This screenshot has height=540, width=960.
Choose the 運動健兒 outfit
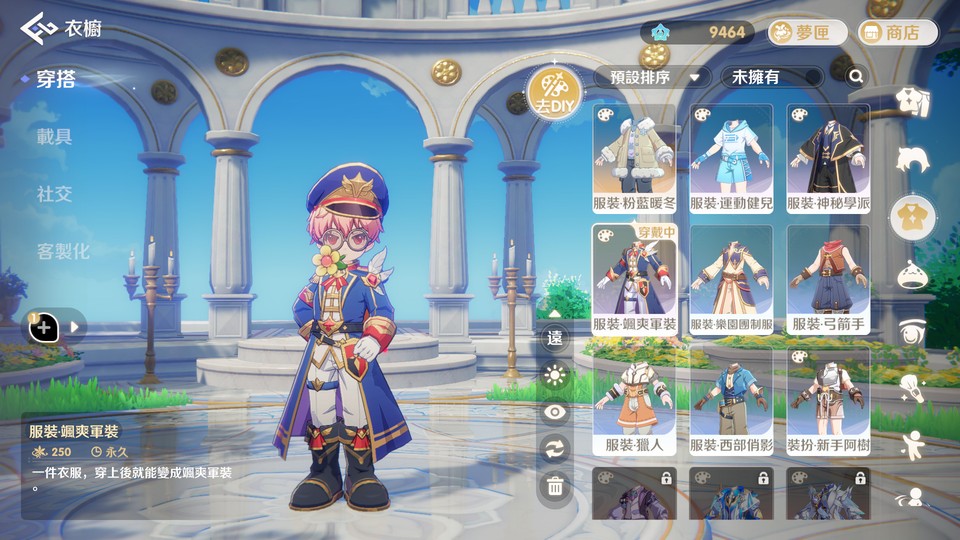(731, 159)
